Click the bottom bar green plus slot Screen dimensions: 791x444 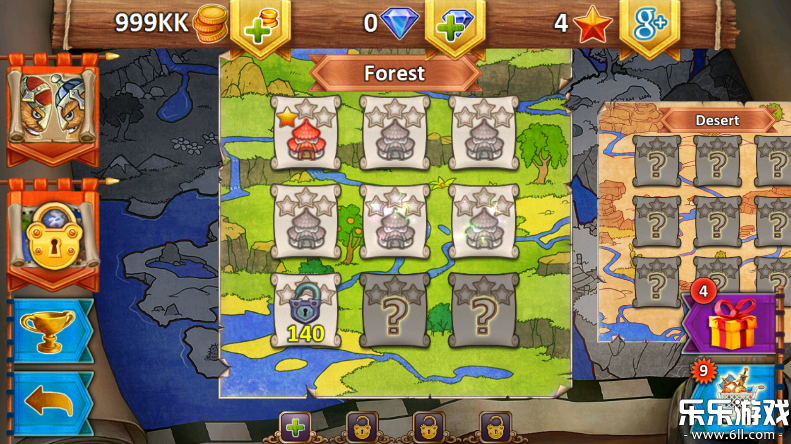(x=294, y=427)
